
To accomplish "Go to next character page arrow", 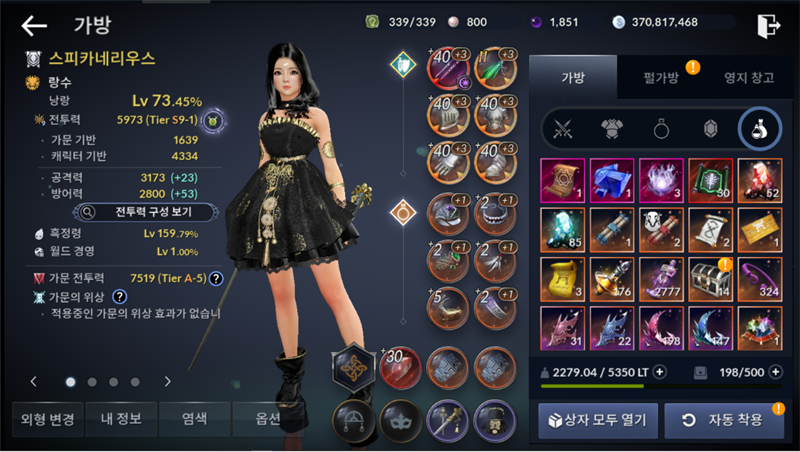I will click(167, 381).
